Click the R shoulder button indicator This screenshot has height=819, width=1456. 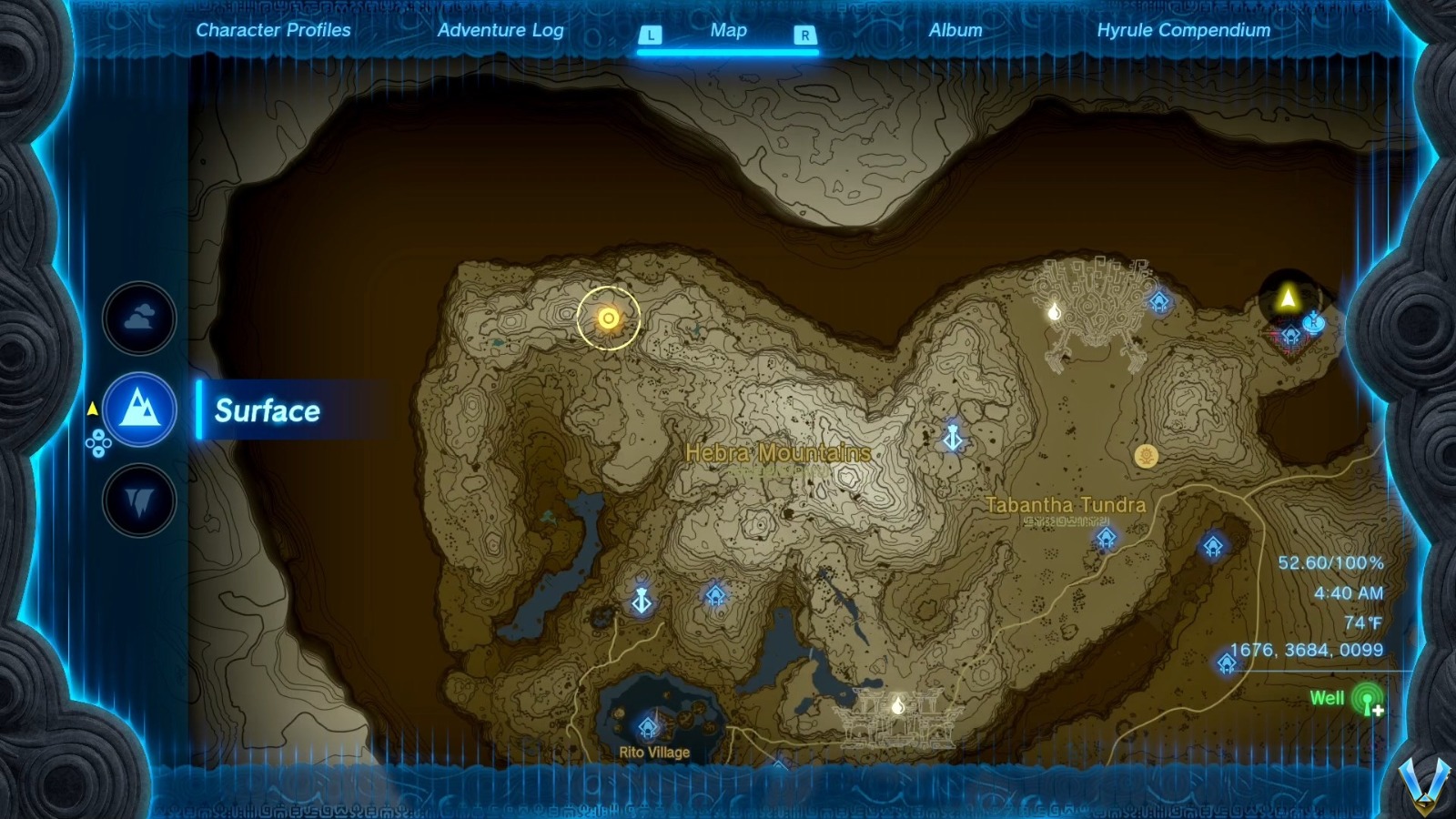[803, 33]
